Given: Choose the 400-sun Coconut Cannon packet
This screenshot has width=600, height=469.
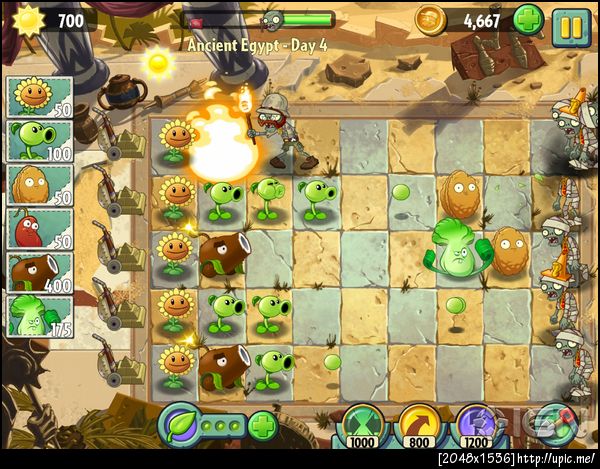Looking at the screenshot, I should point(39,272).
